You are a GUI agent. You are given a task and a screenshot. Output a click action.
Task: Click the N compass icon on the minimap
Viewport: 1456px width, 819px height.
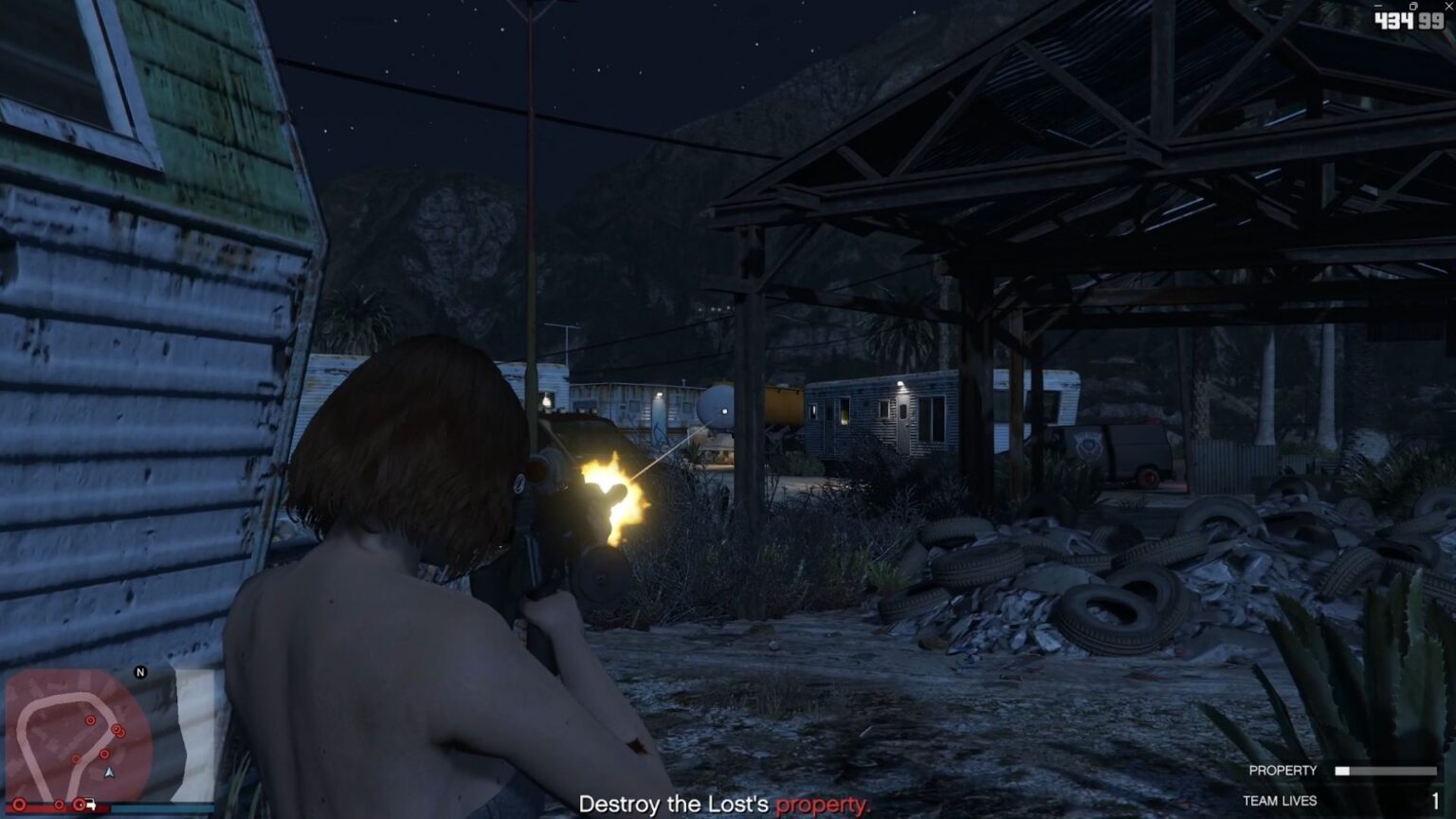coord(140,672)
